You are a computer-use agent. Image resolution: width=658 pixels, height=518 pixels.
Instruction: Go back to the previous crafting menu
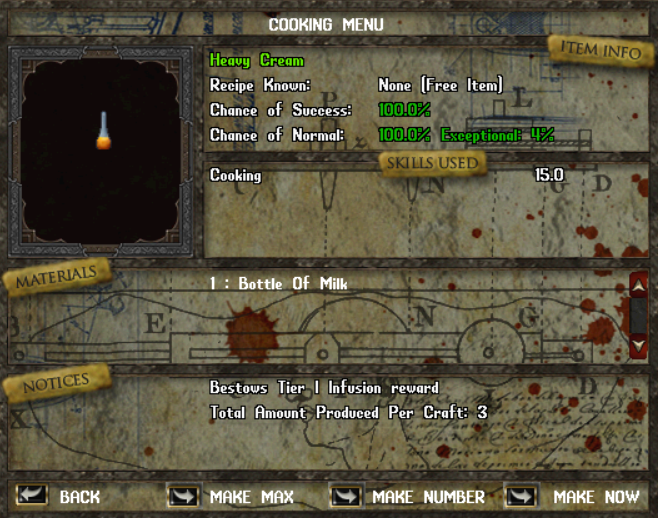point(32,496)
